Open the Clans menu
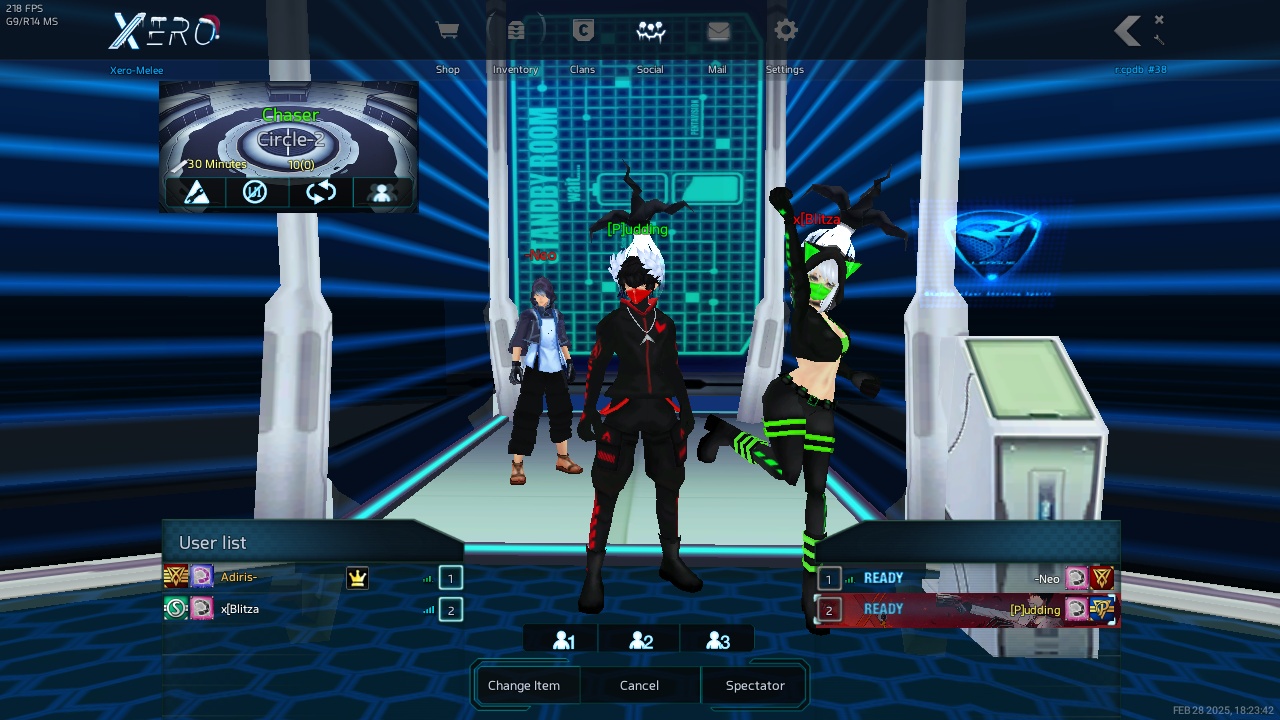This screenshot has height=720, width=1280. (583, 32)
